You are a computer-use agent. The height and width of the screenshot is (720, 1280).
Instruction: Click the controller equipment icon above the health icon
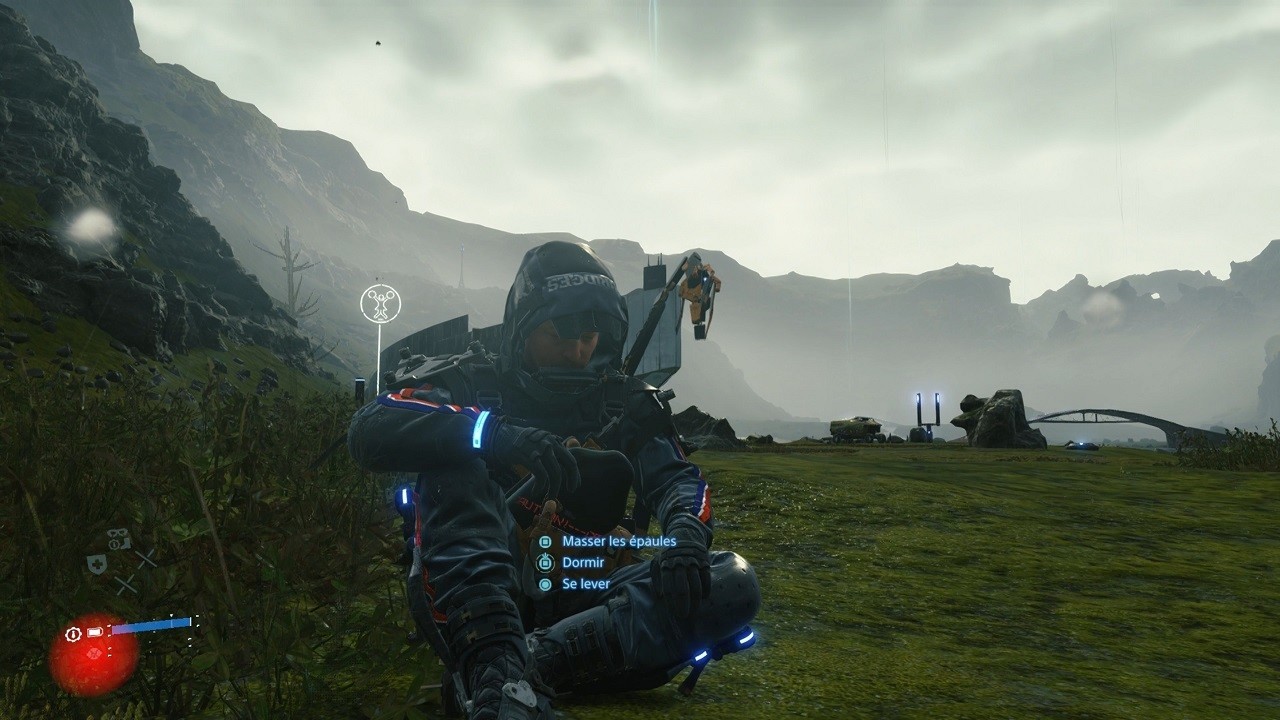coord(118,537)
